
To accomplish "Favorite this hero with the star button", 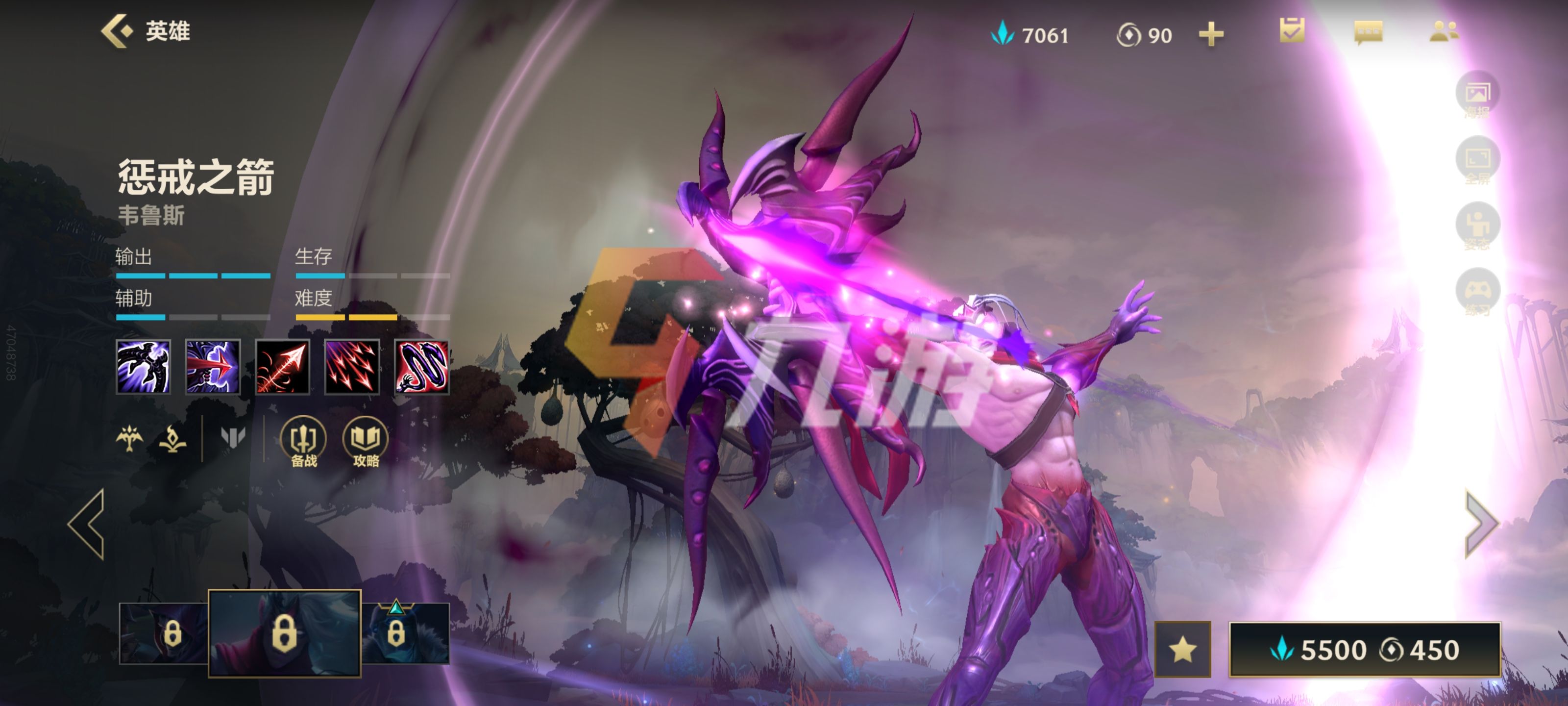I will [1182, 649].
